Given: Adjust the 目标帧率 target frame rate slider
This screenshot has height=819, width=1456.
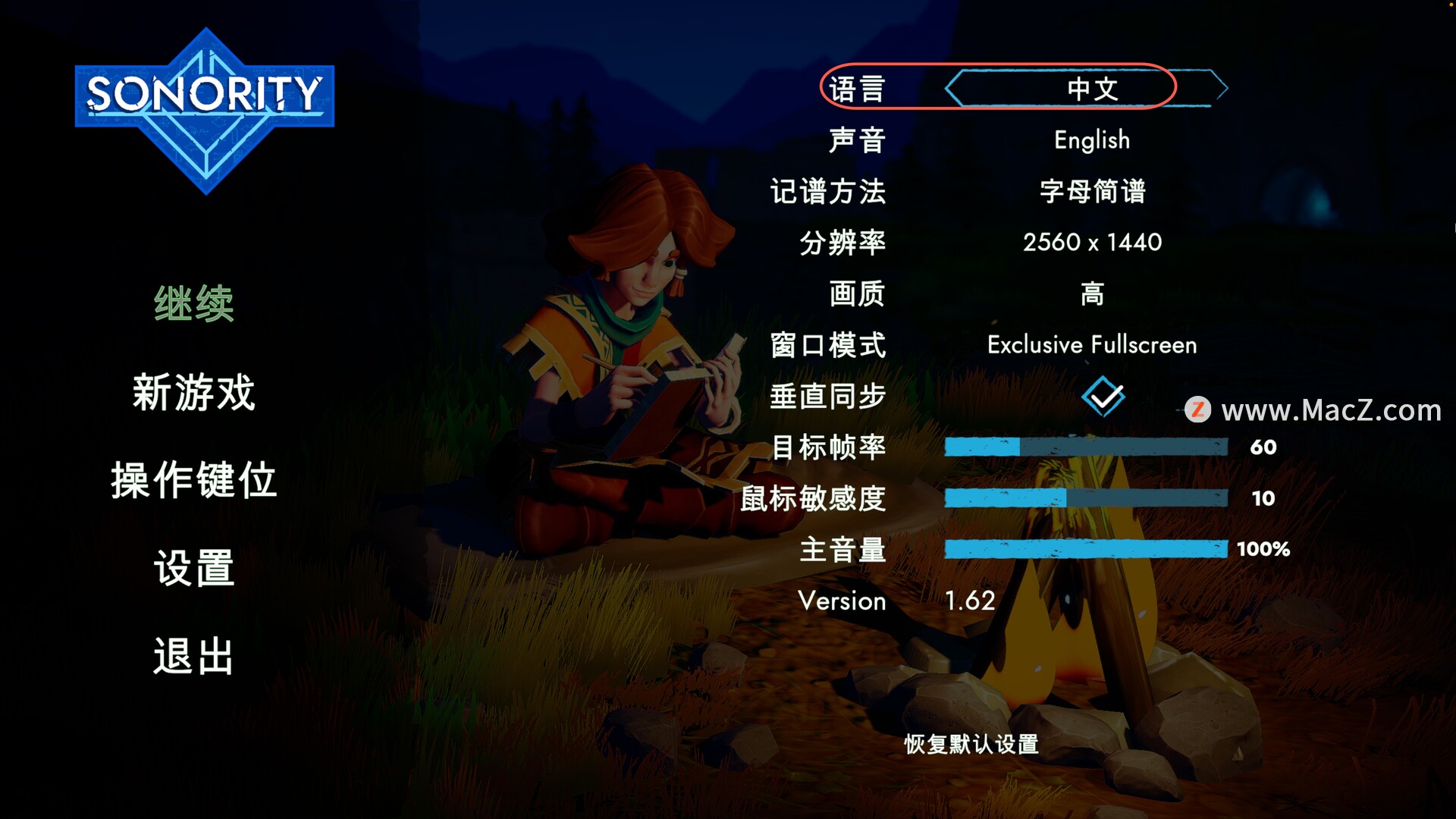Looking at the screenshot, I should [x=1085, y=447].
